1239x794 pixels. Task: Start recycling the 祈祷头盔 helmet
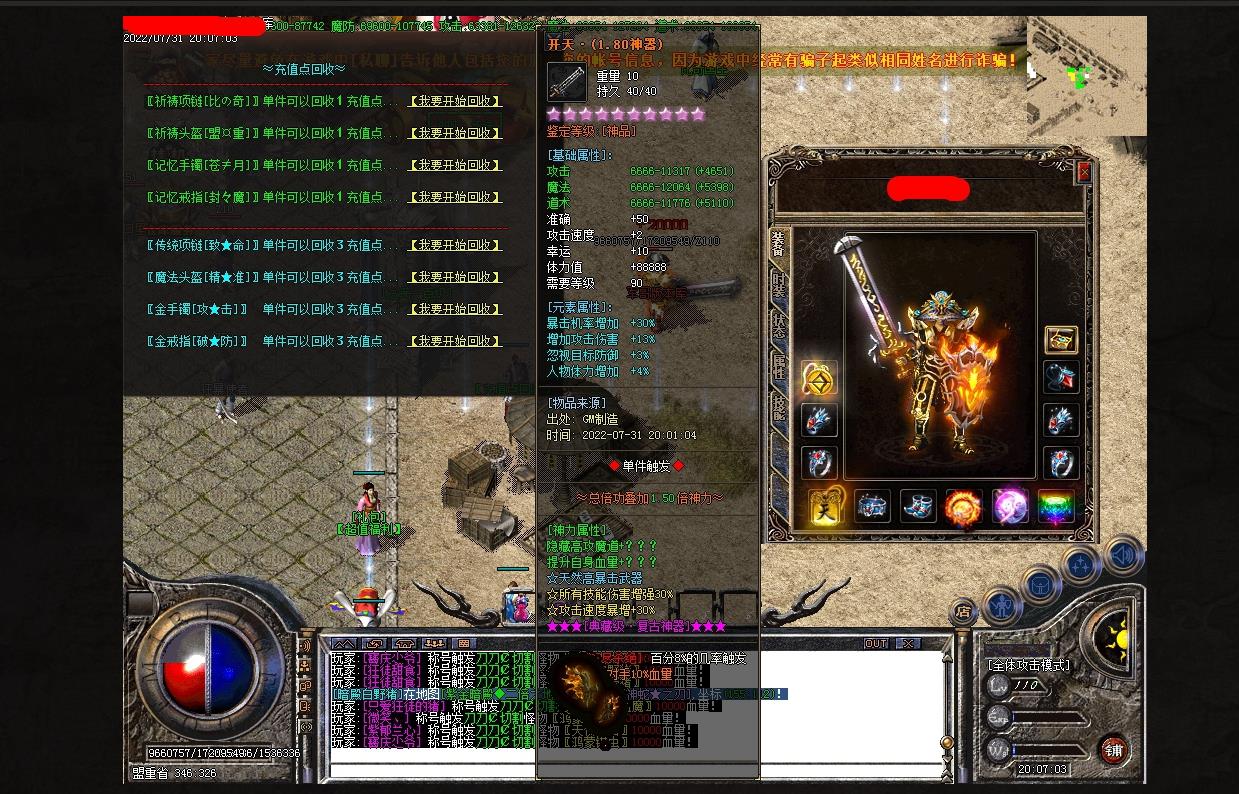(455, 133)
